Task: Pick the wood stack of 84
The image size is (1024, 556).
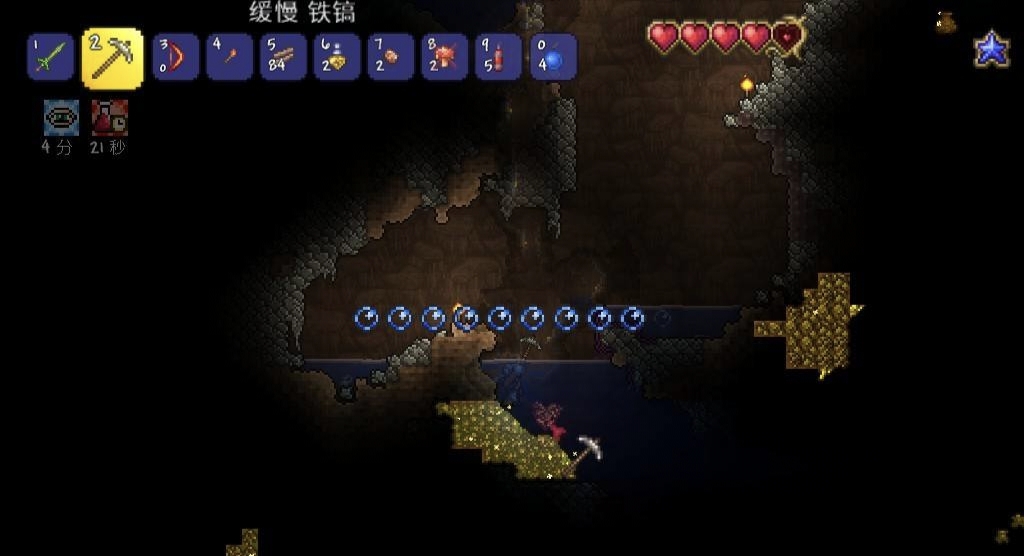Action: click(x=283, y=57)
